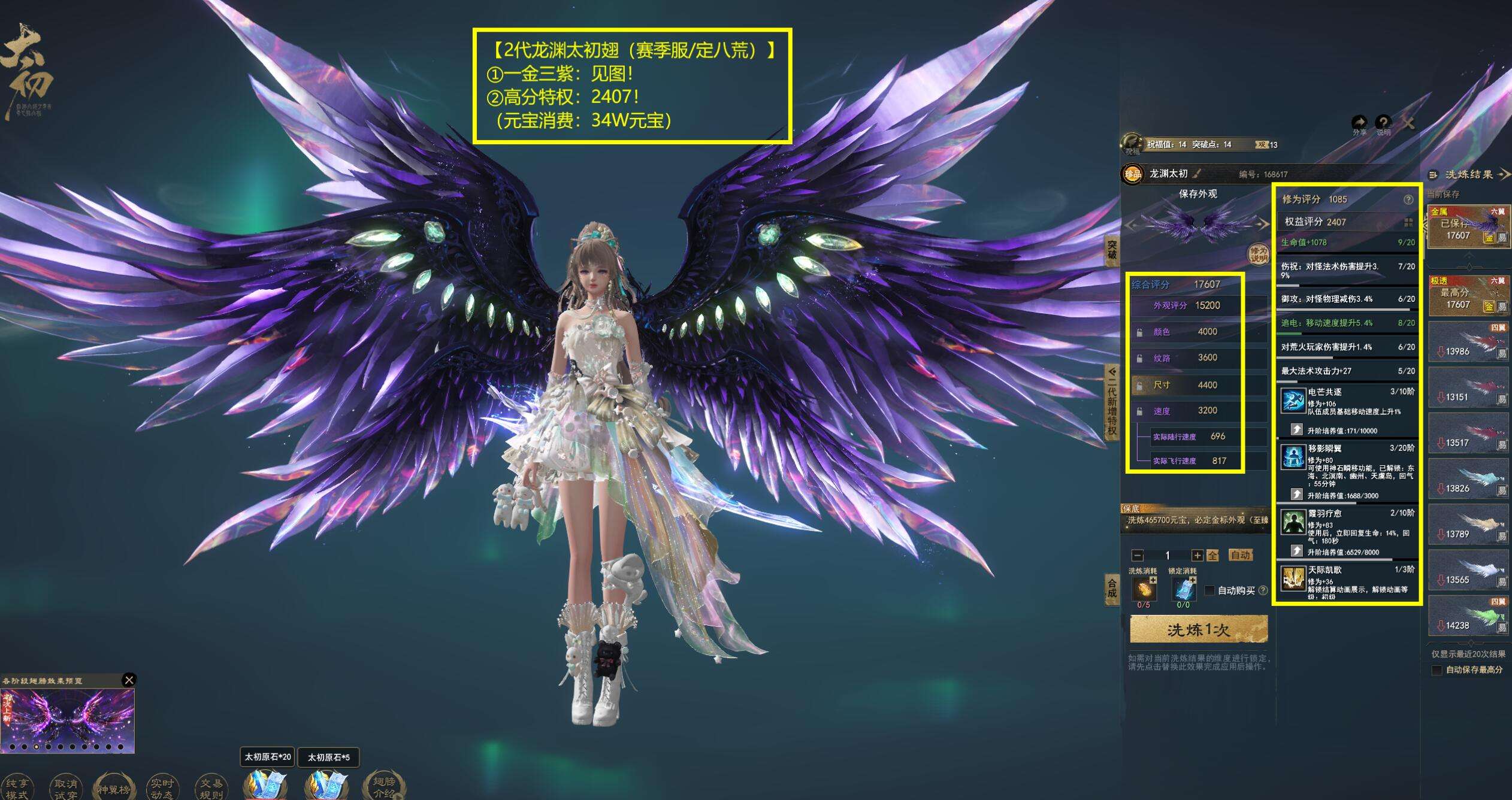
Task: Toggle the 自动购买 checkbox
Action: click(1209, 590)
